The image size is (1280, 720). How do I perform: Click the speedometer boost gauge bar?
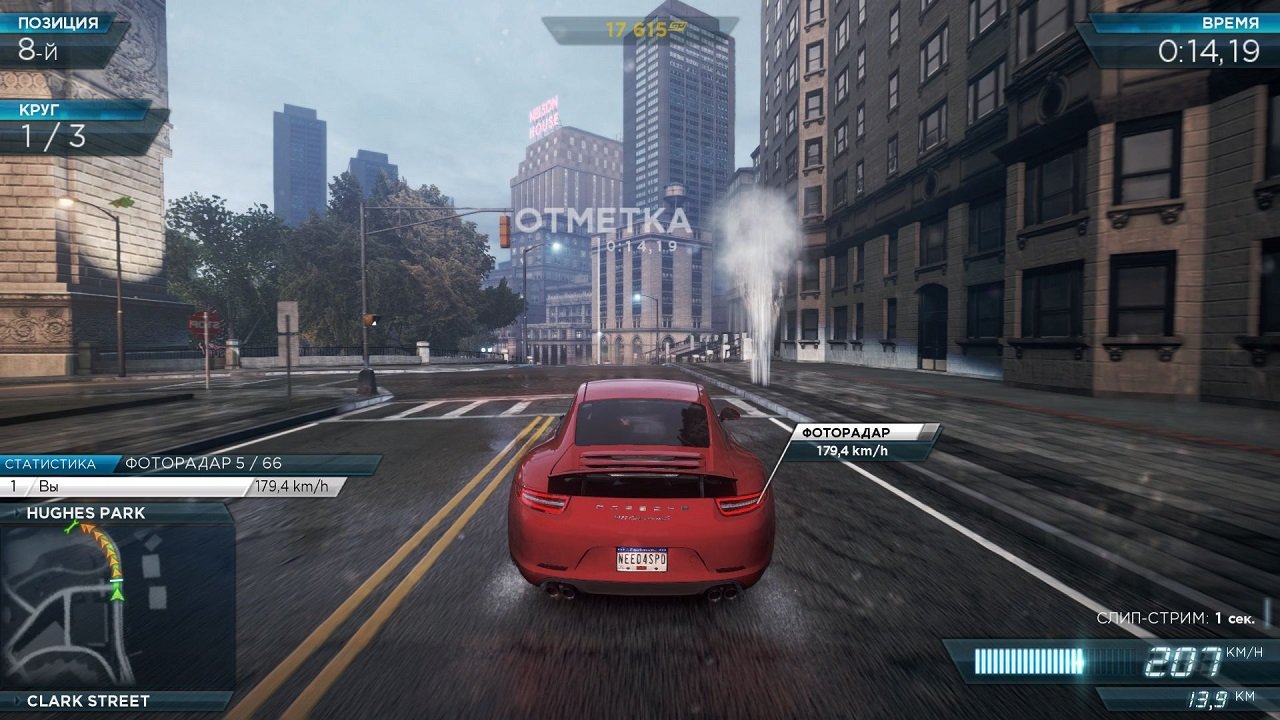[1030, 660]
